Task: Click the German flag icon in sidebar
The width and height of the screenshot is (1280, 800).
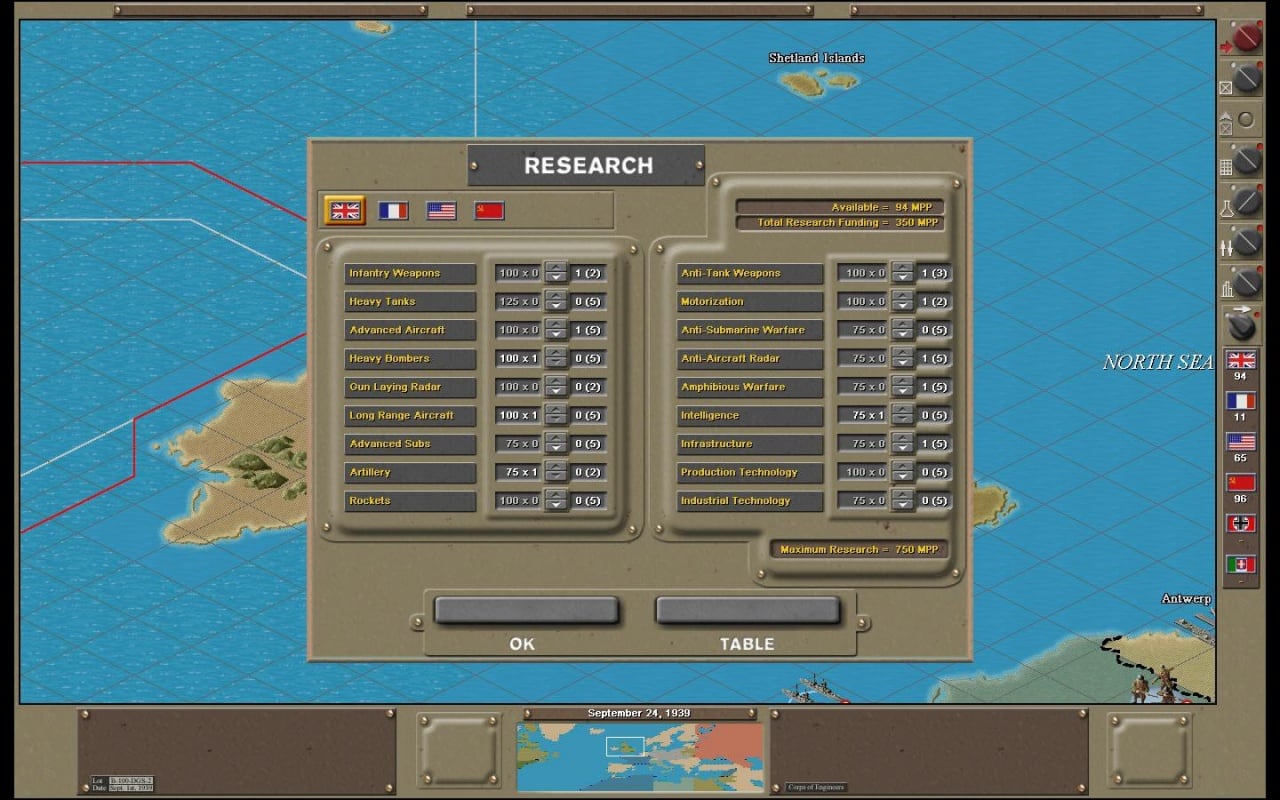Action: (x=1240, y=522)
